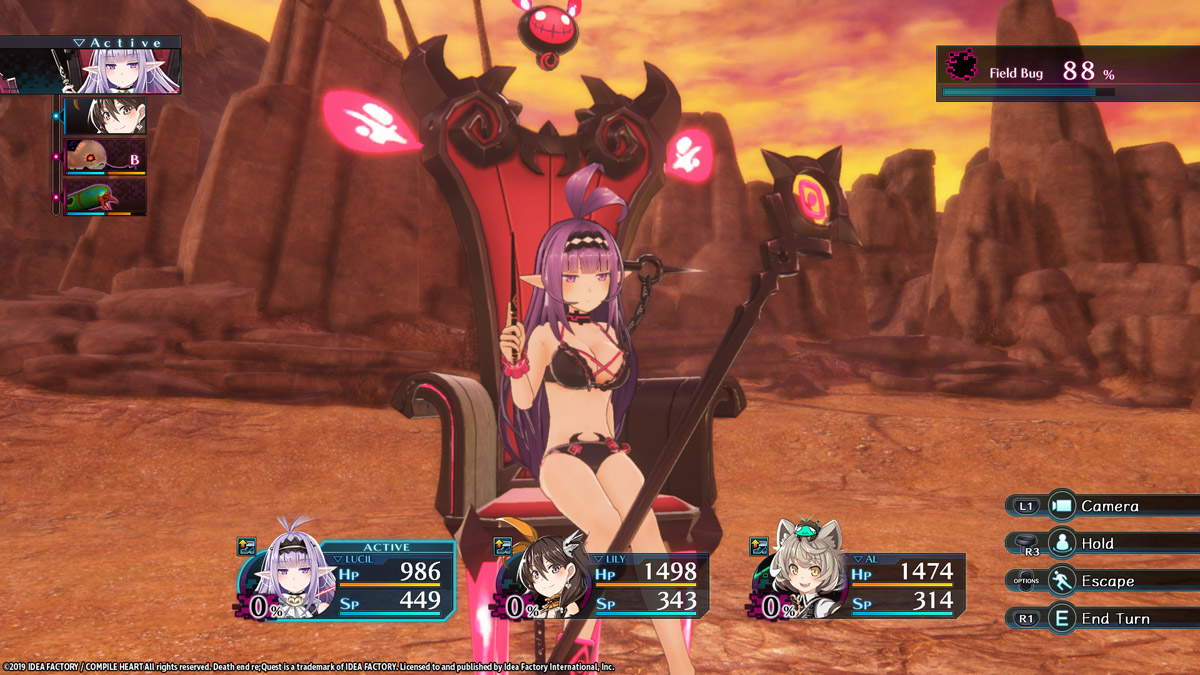
Task: Click the pink blob enemy turn portrait
Action: (105, 156)
